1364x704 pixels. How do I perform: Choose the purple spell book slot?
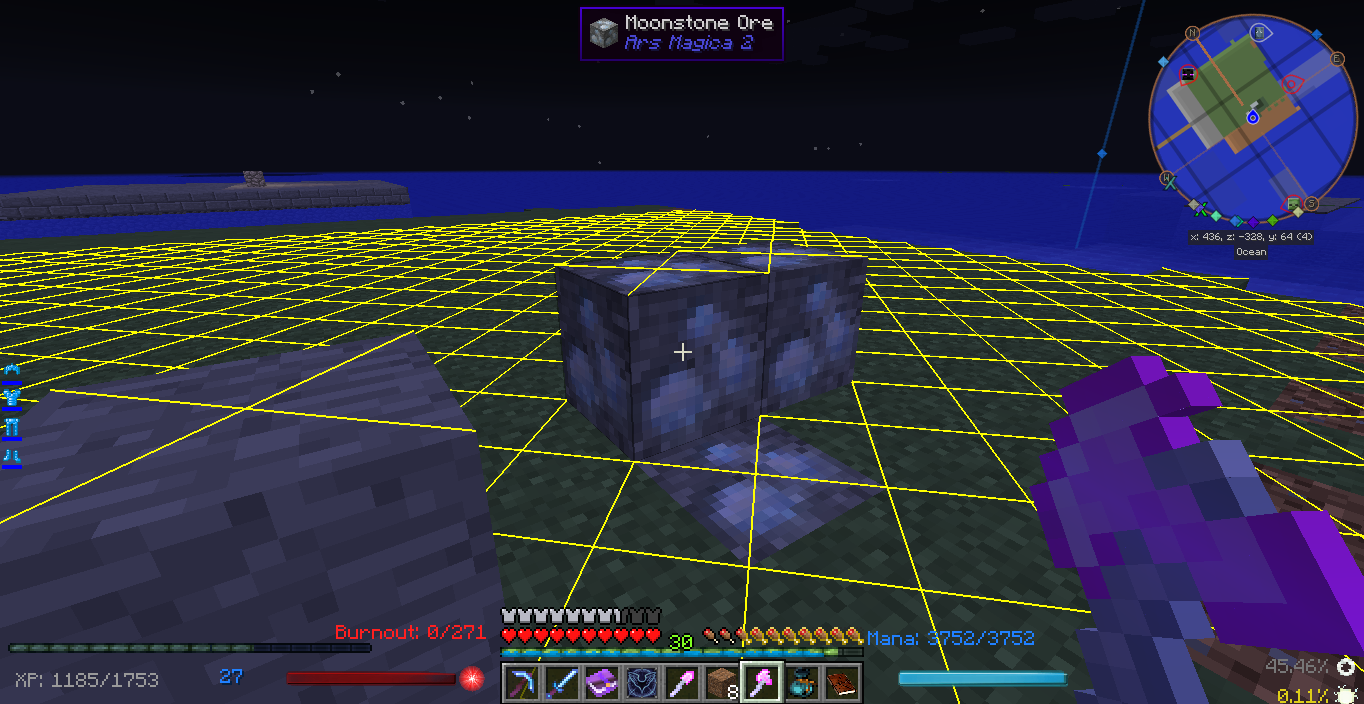point(601,683)
